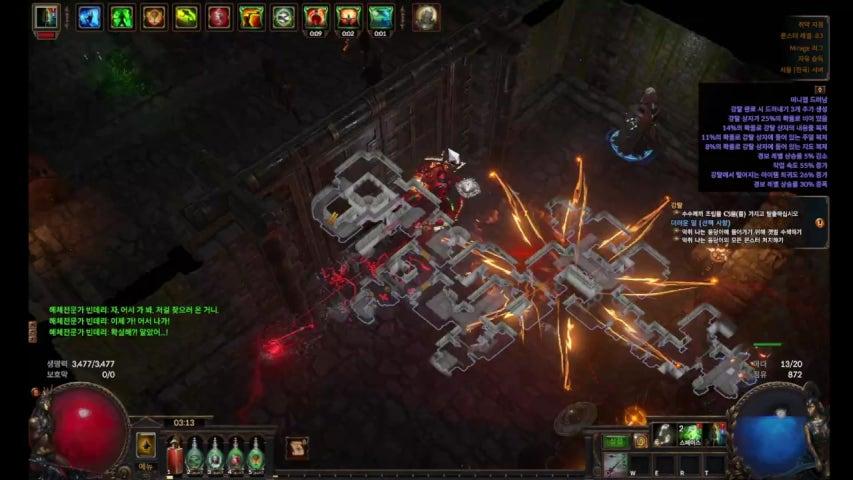Activate the weapon attack skill in the bottom row
Image resolution: width=853 pixels, height=480 pixels.
pos(615,463)
